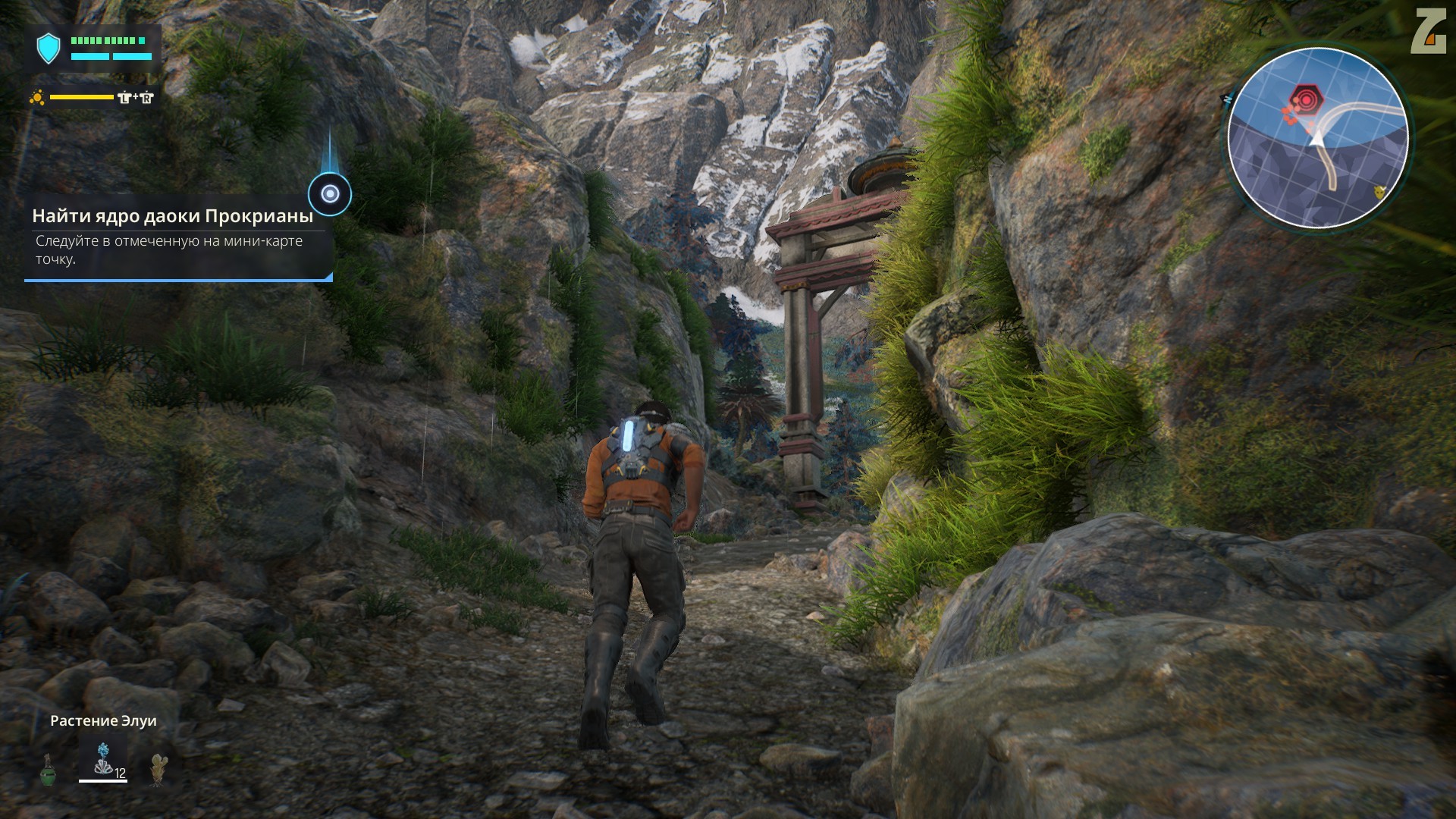
Task: Click the blue circular quest waypoint icon
Action: pyautogui.click(x=330, y=194)
